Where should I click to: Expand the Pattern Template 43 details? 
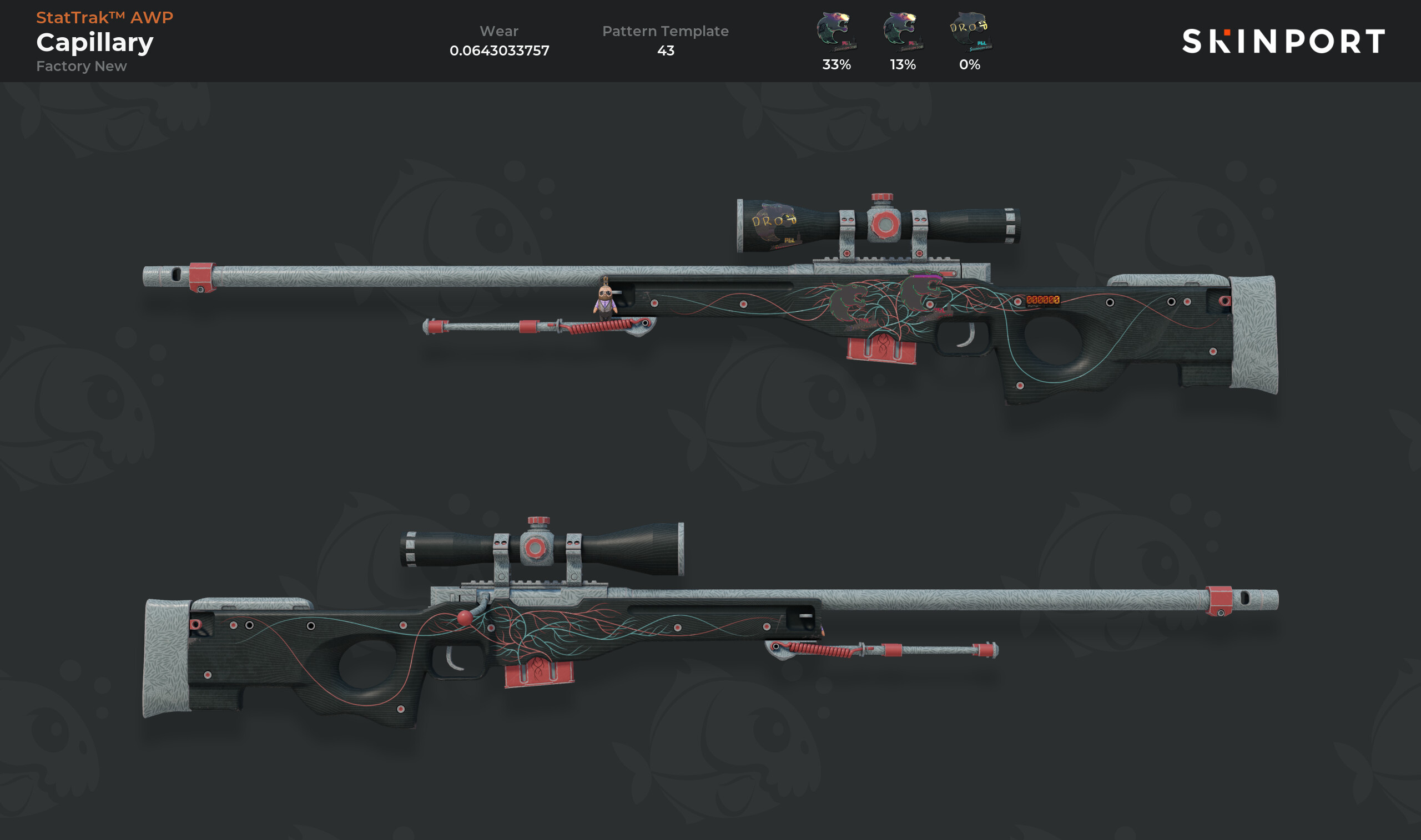666,50
